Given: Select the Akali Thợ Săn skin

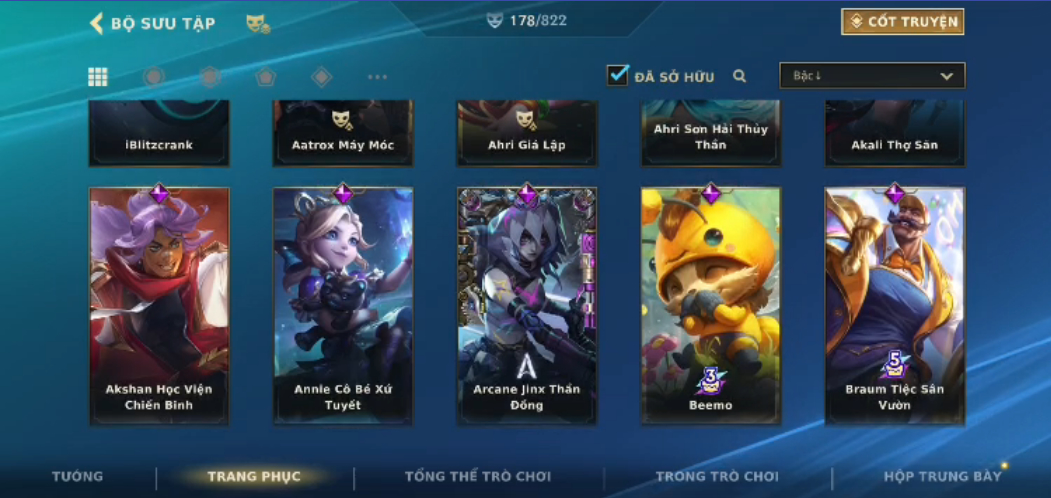Looking at the screenshot, I should (x=895, y=133).
